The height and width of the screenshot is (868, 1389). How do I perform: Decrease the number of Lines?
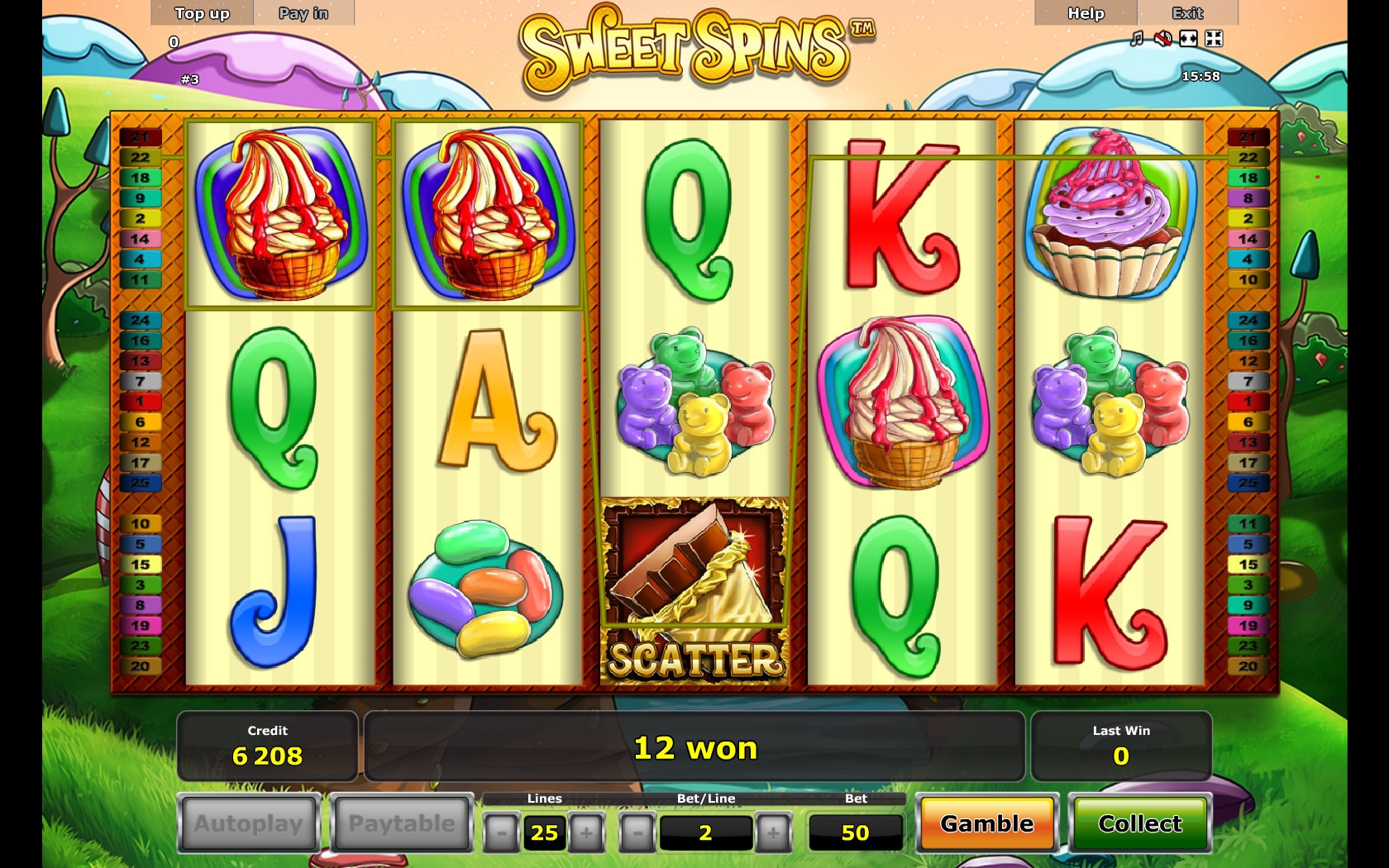501,832
